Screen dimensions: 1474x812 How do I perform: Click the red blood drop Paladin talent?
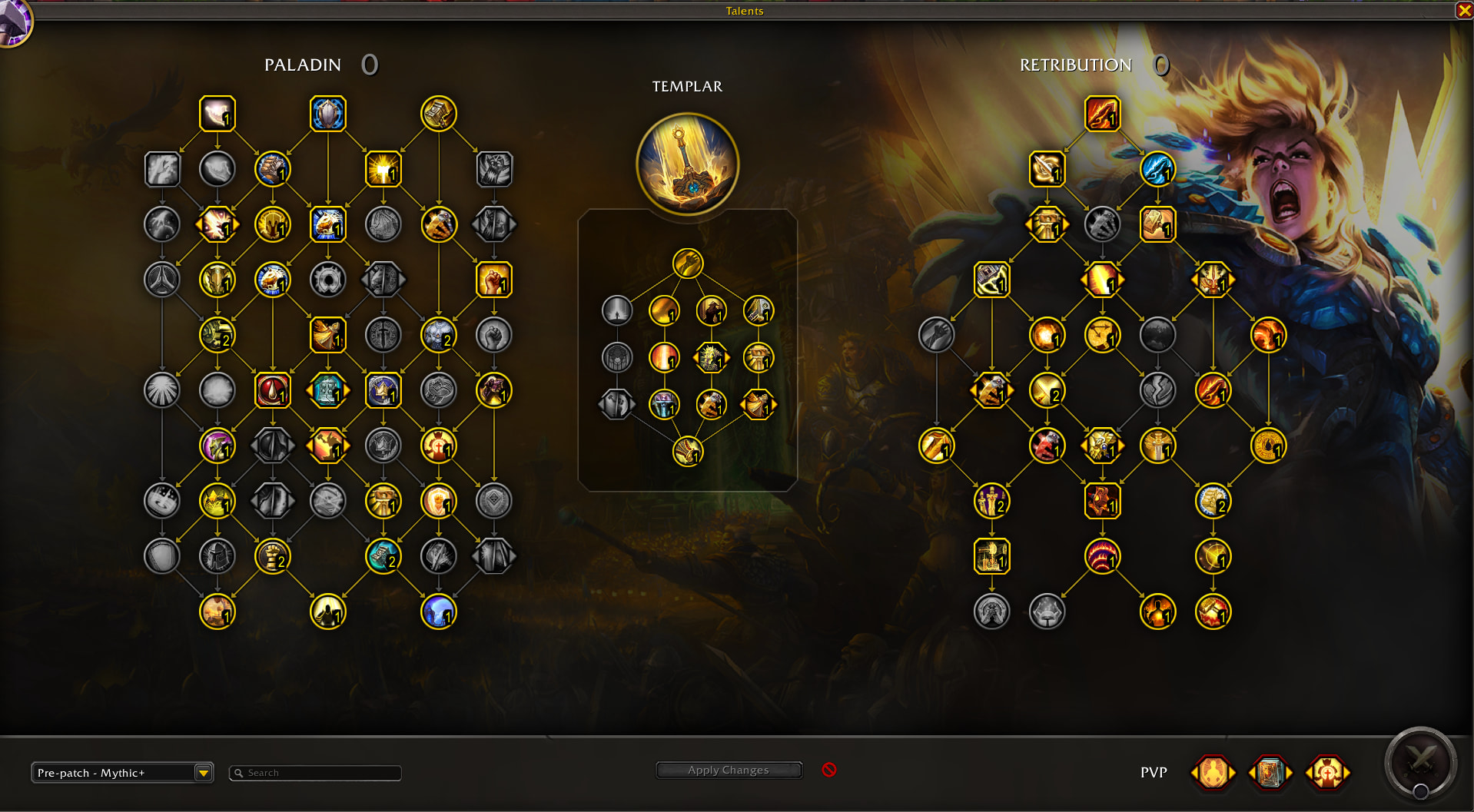point(273,390)
